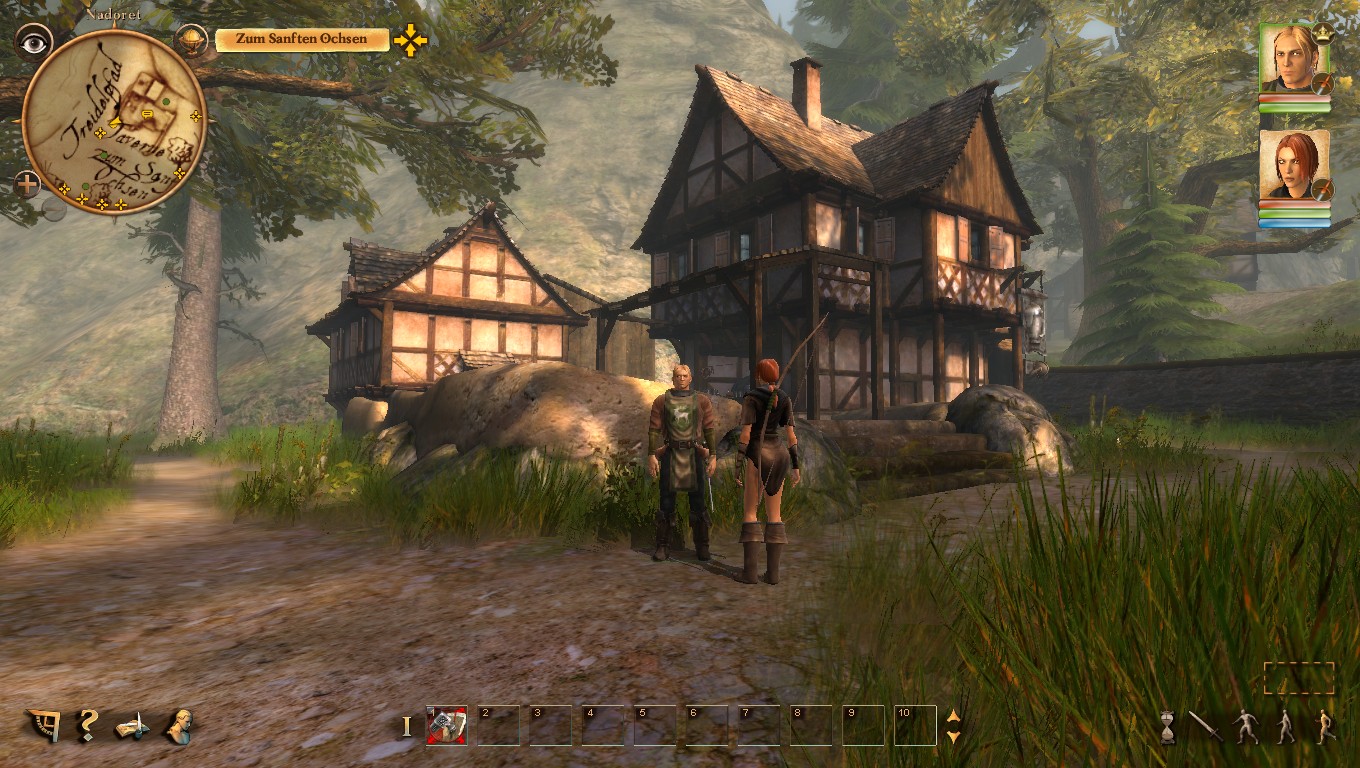Open the world map globe icon
Image resolution: width=1360 pixels, height=768 pixels.
coord(189,40)
